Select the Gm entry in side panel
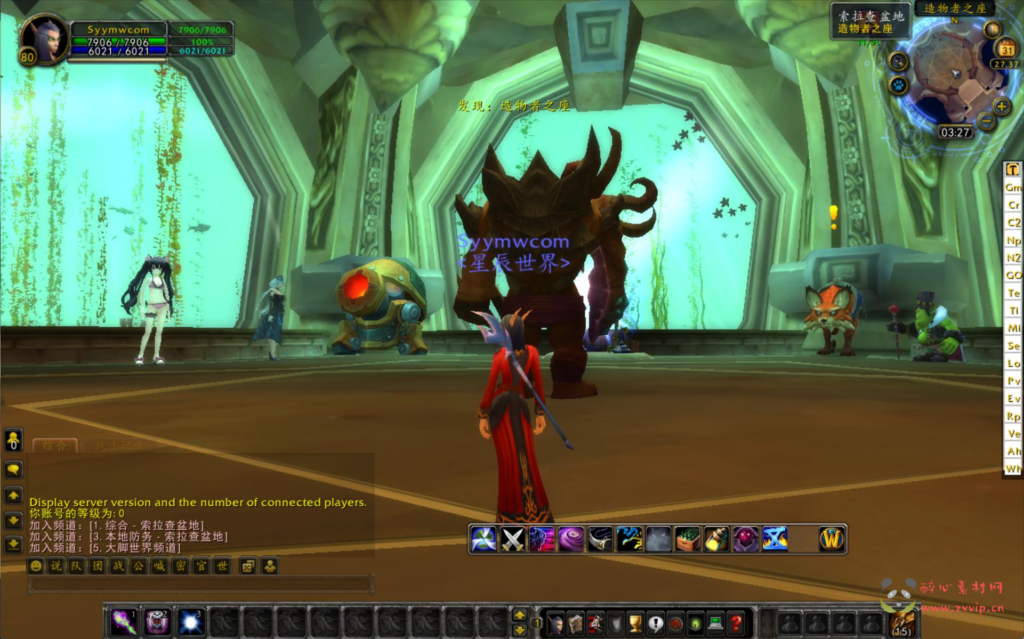This screenshot has height=639, width=1024. pyautogui.click(x=1013, y=187)
